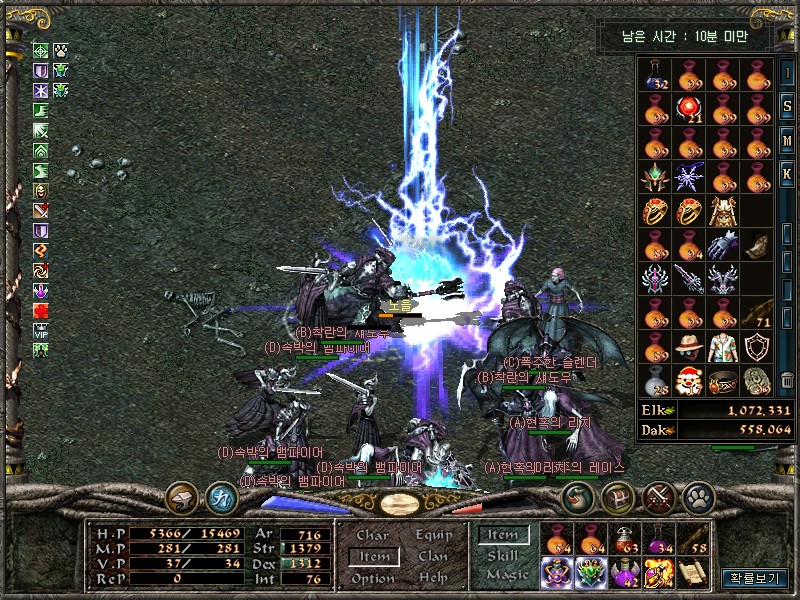Click the anvil round button
This screenshot has height=600, width=800.
click(182, 496)
